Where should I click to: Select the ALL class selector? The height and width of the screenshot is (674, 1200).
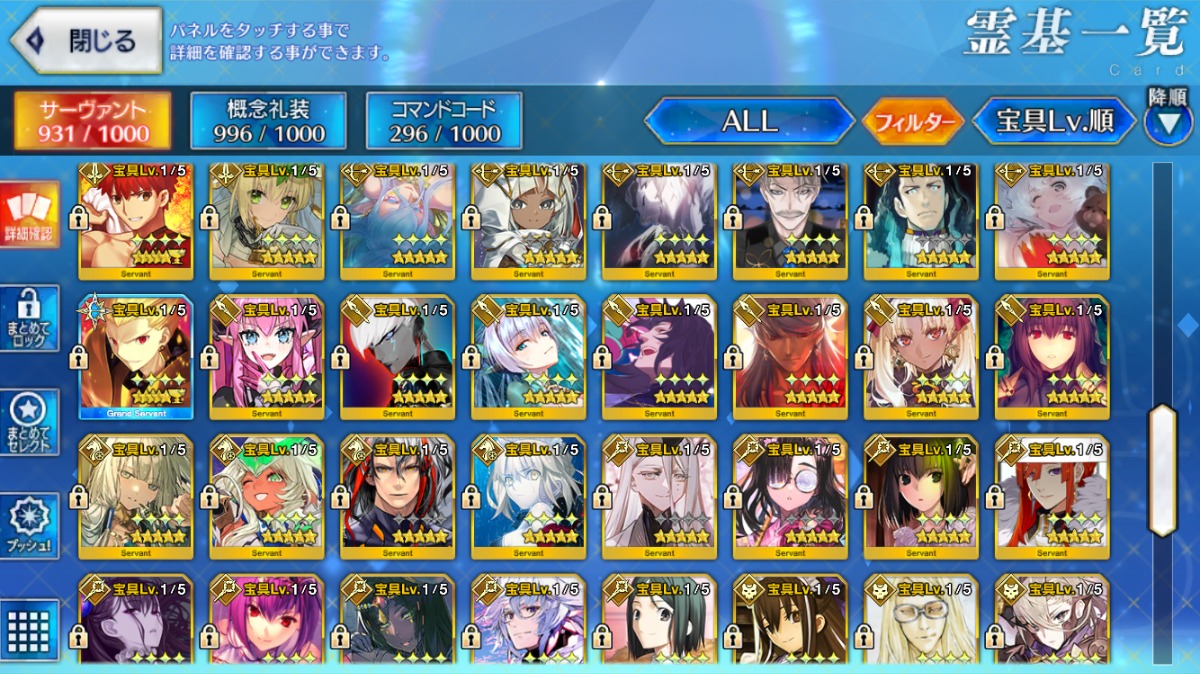[749, 122]
